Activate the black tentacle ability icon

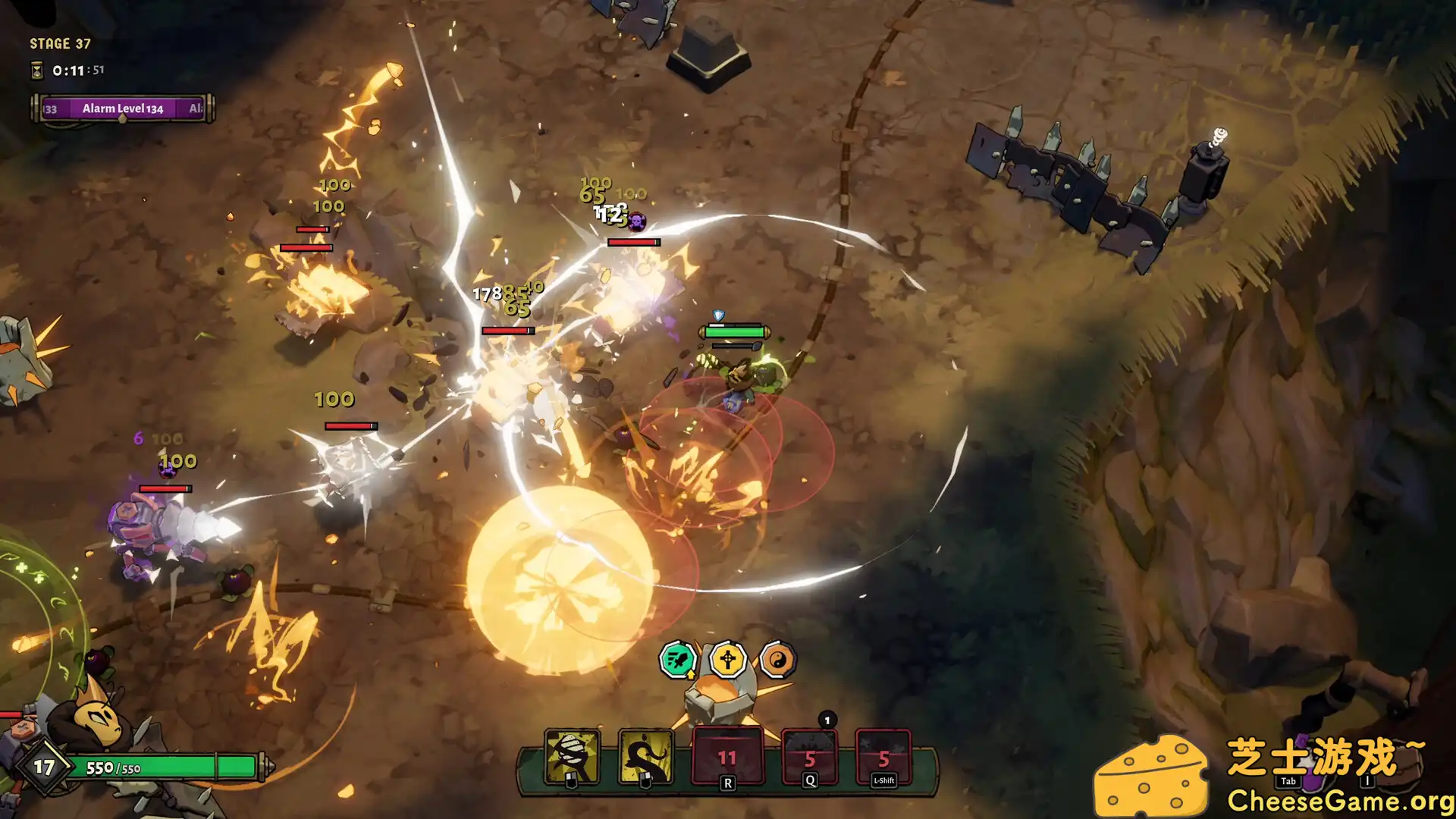click(x=646, y=756)
